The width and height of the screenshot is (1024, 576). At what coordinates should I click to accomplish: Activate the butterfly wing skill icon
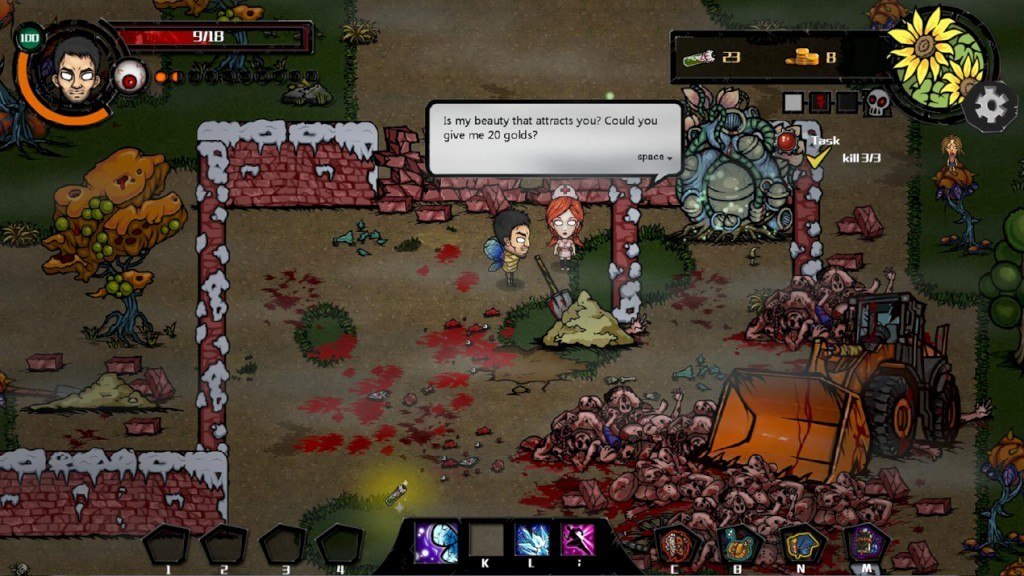click(x=436, y=541)
